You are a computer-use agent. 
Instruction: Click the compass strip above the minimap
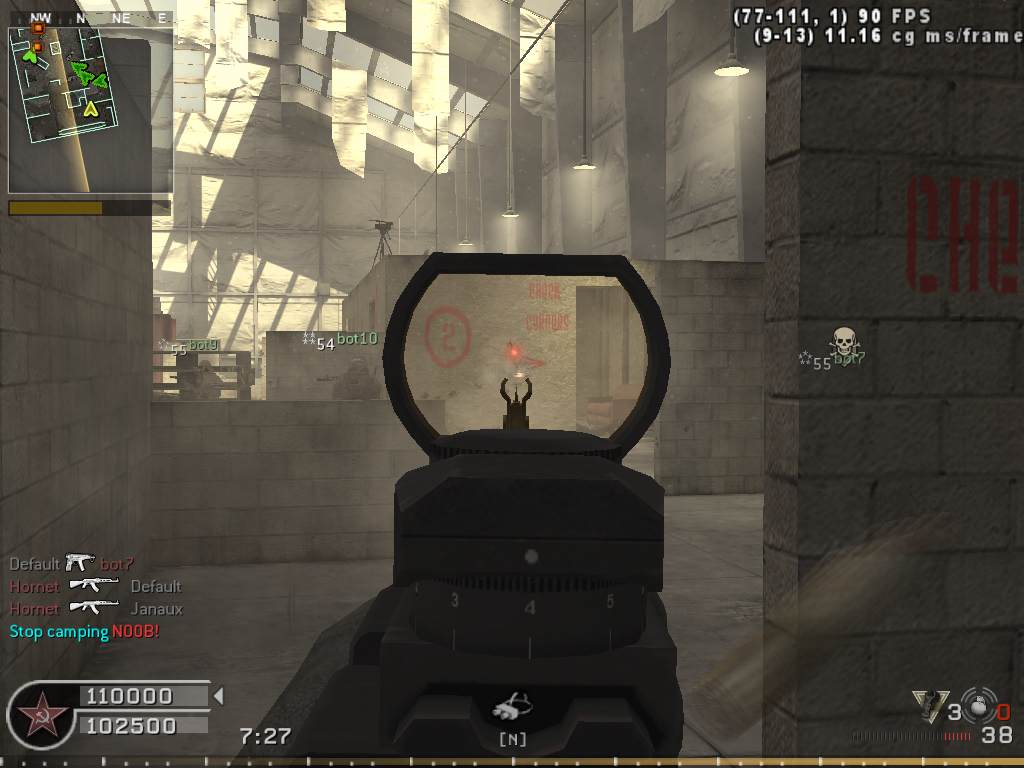88,17
